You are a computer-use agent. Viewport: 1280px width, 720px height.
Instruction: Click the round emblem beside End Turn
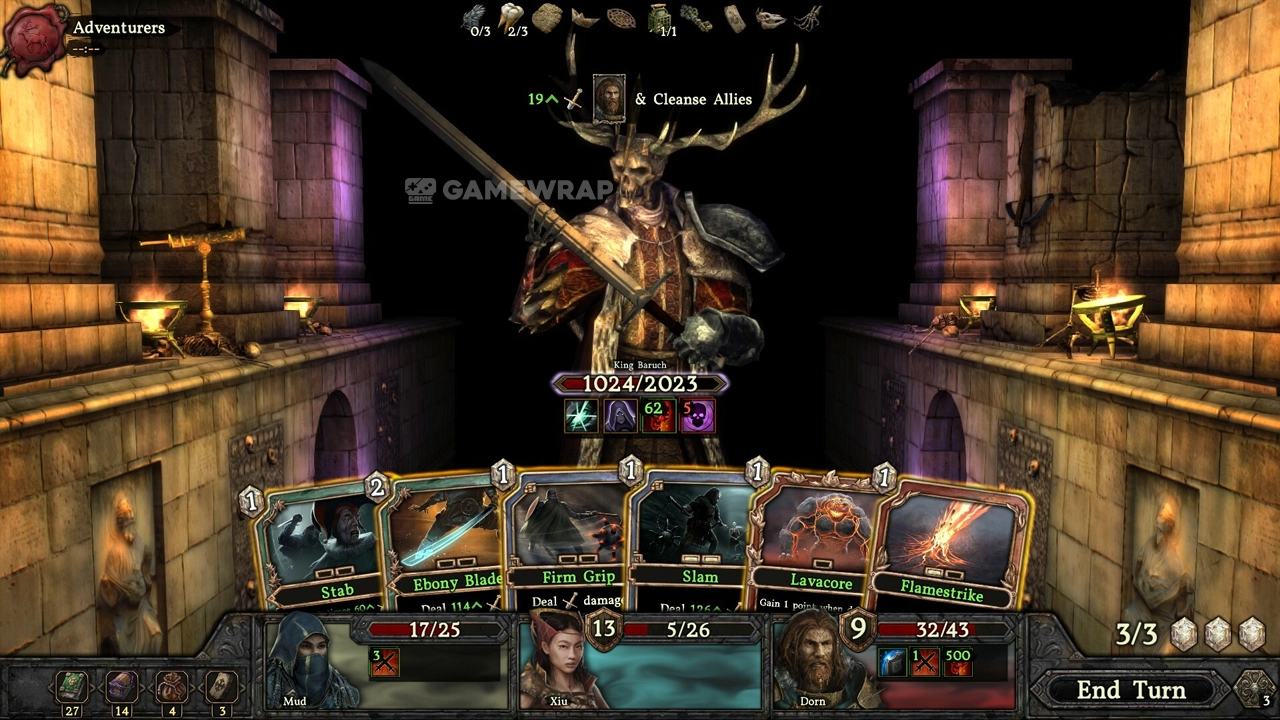coord(1254,687)
